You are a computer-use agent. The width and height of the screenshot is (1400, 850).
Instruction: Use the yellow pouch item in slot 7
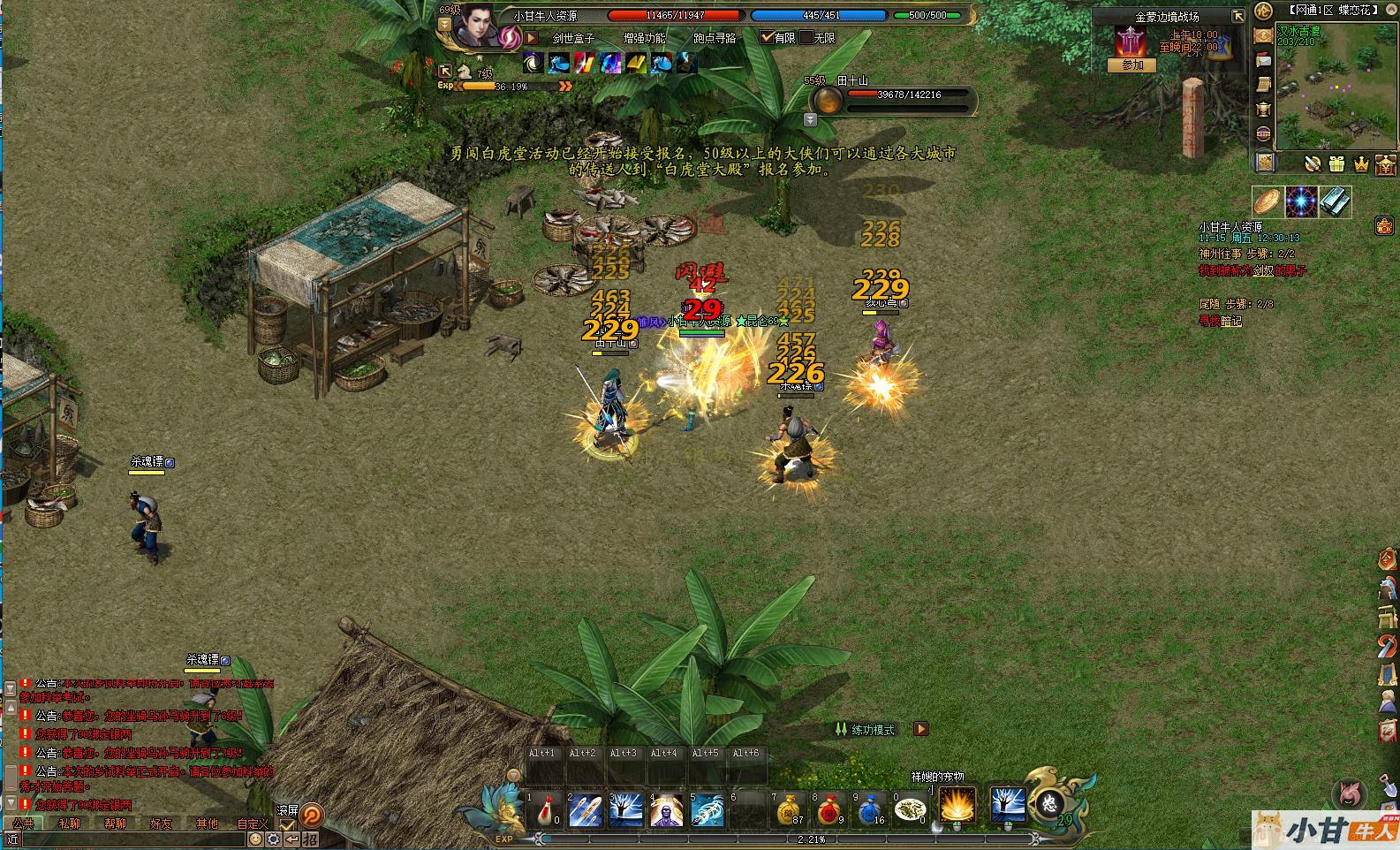pos(789,809)
